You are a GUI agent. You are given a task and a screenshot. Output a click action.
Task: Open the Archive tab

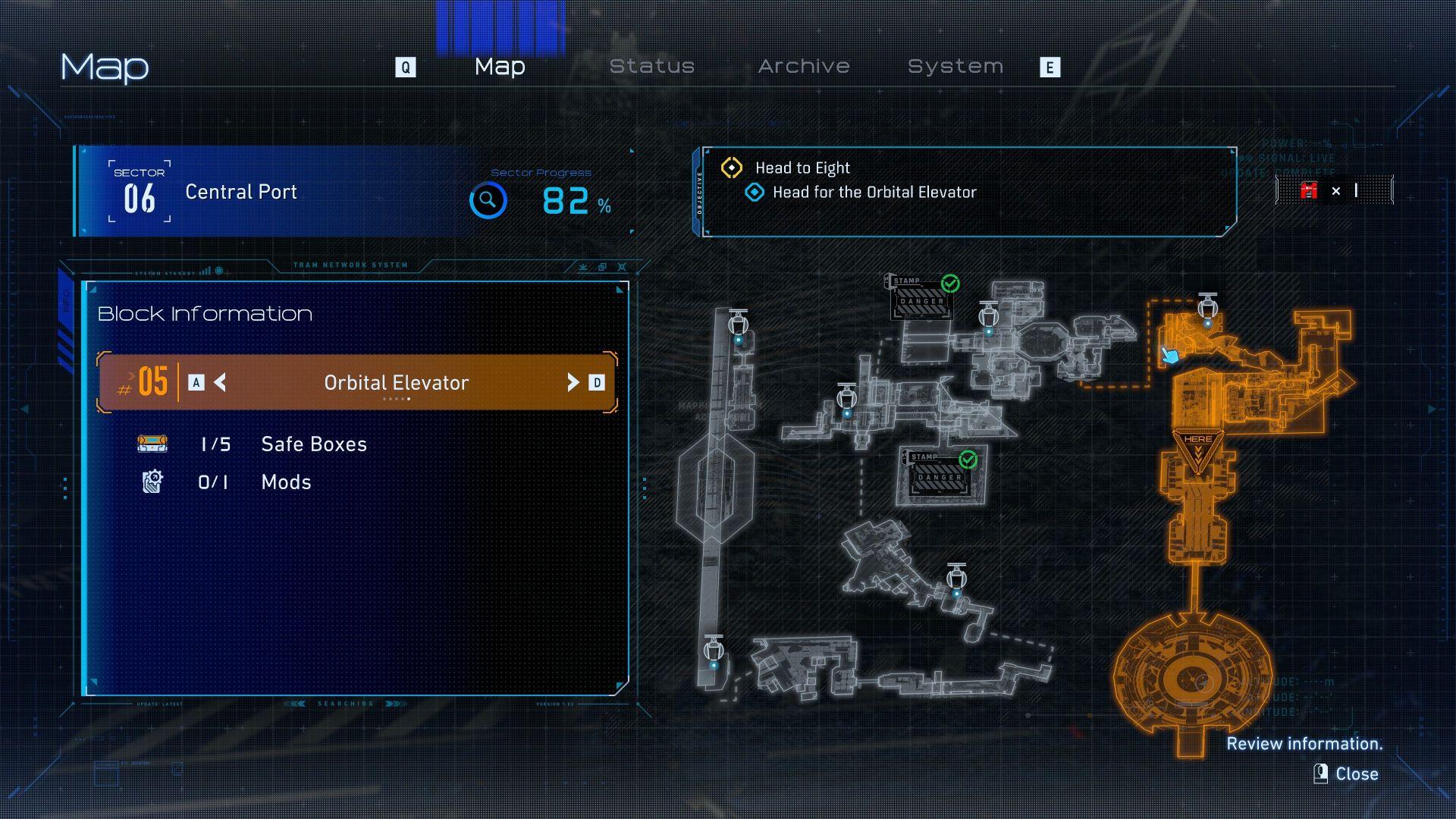(x=804, y=67)
